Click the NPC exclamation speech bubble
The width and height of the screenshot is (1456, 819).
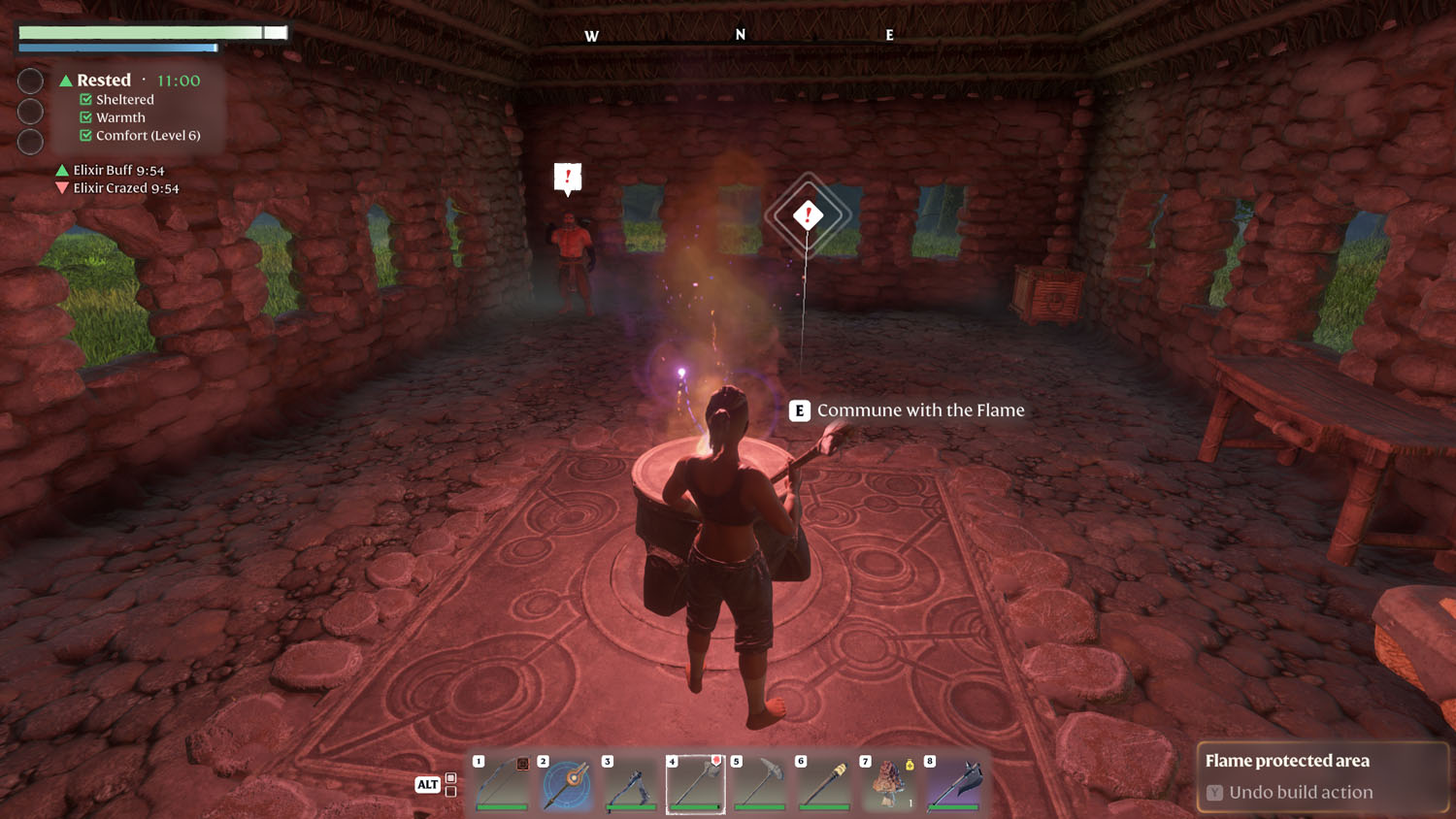click(x=566, y=177)
